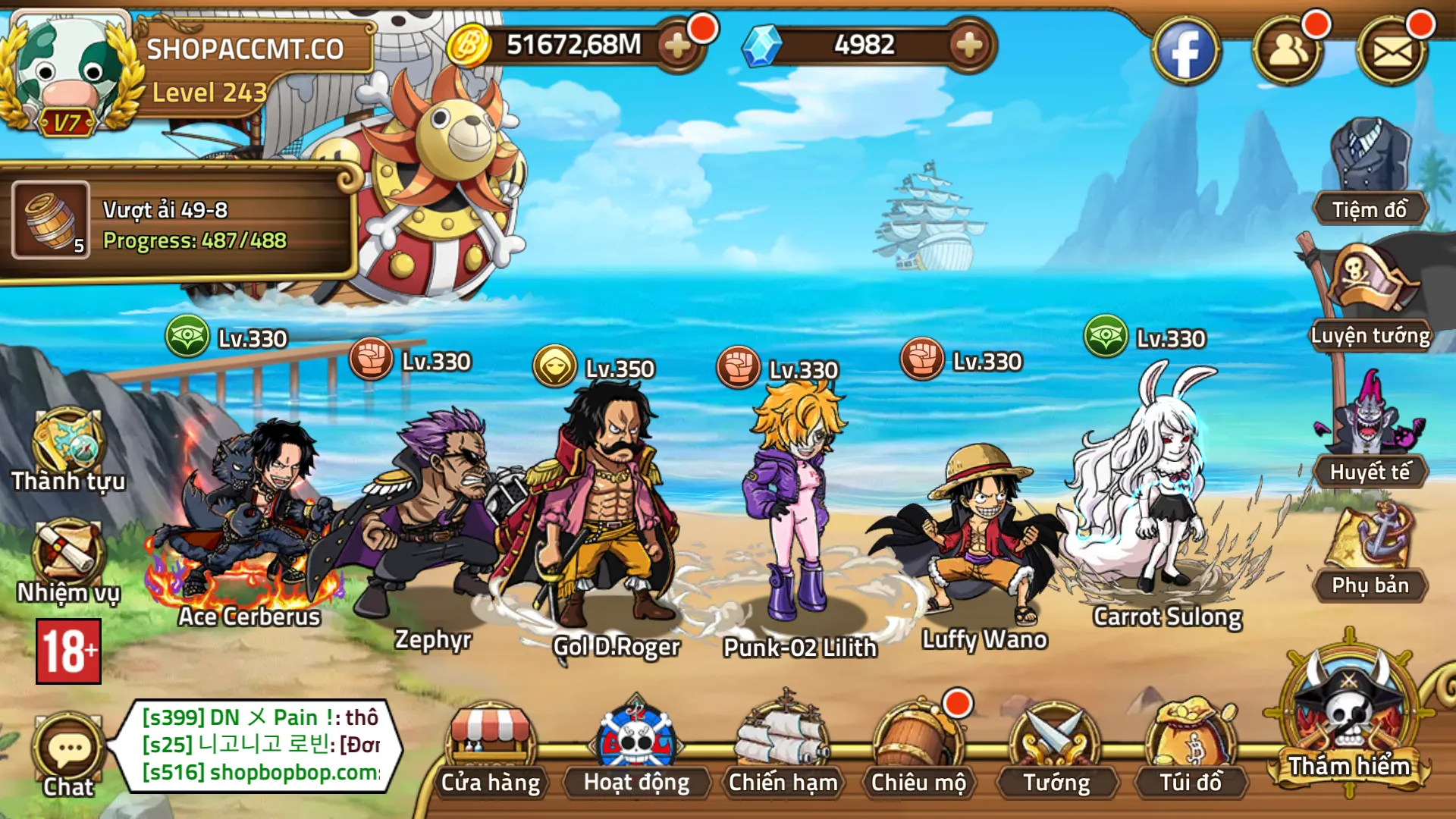The image size is (1456, 819).
Task: Add more gold coins with plus button
Action: point(677,46)
